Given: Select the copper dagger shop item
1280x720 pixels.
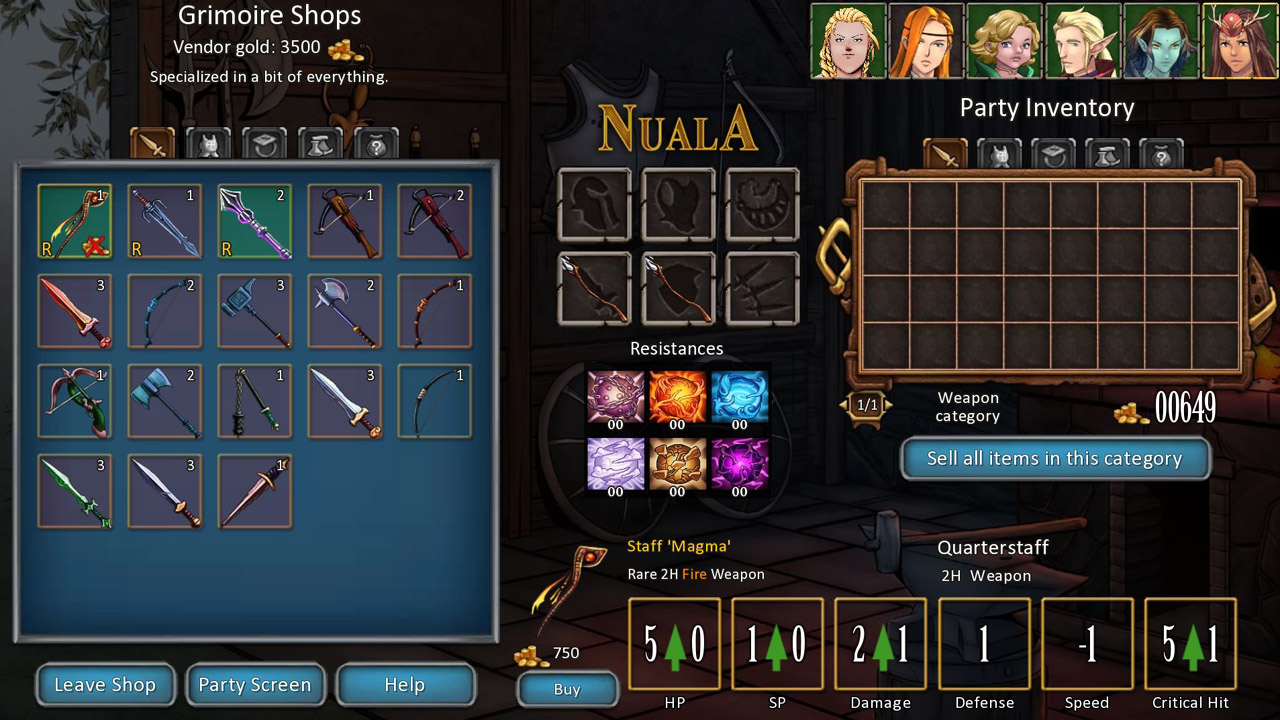Looking at the screenshot, I should 255,491.
